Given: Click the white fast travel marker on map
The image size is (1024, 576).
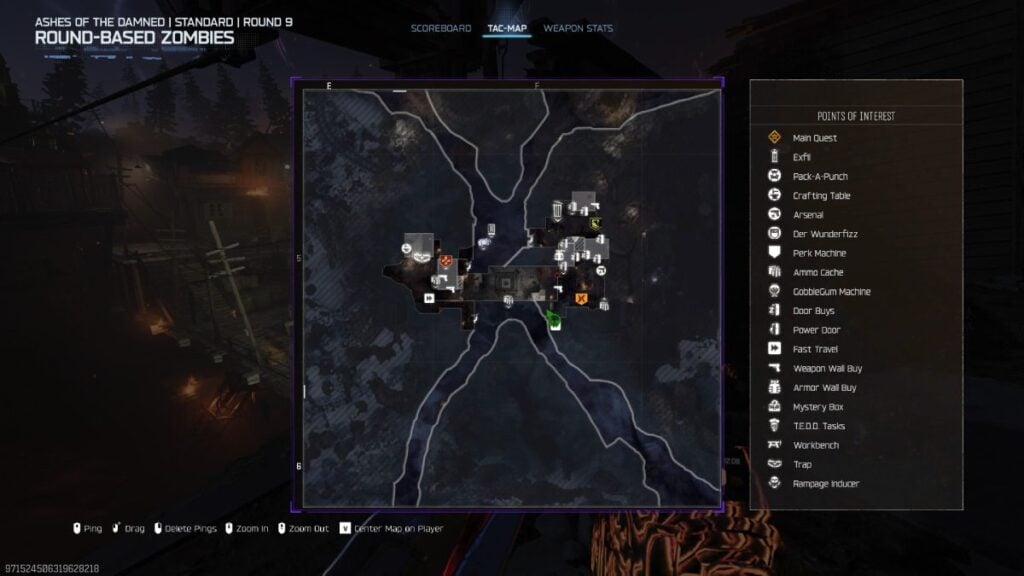Looking at the screenshot, I should [429, 297].
